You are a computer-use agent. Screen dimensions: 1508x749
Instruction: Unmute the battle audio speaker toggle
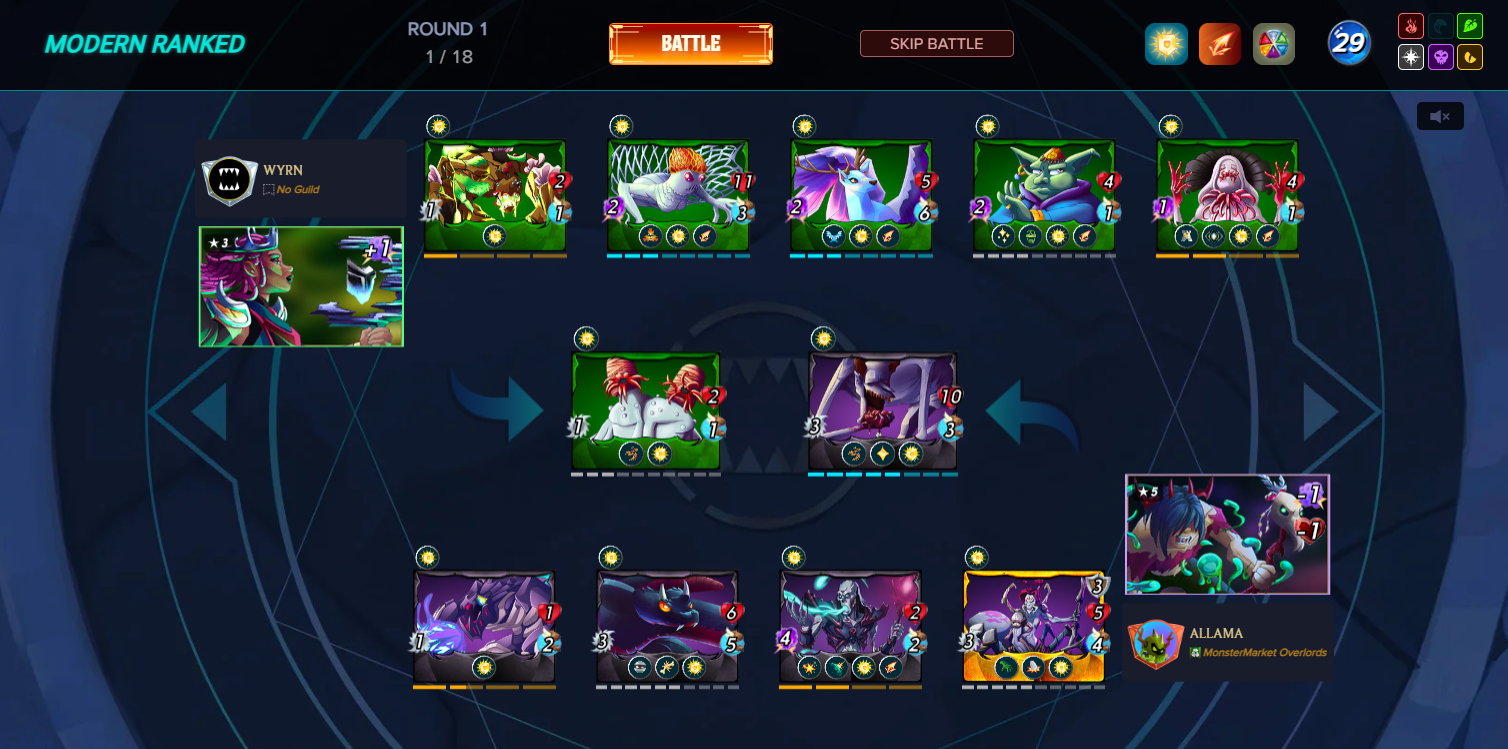[x=1439, y=116]
